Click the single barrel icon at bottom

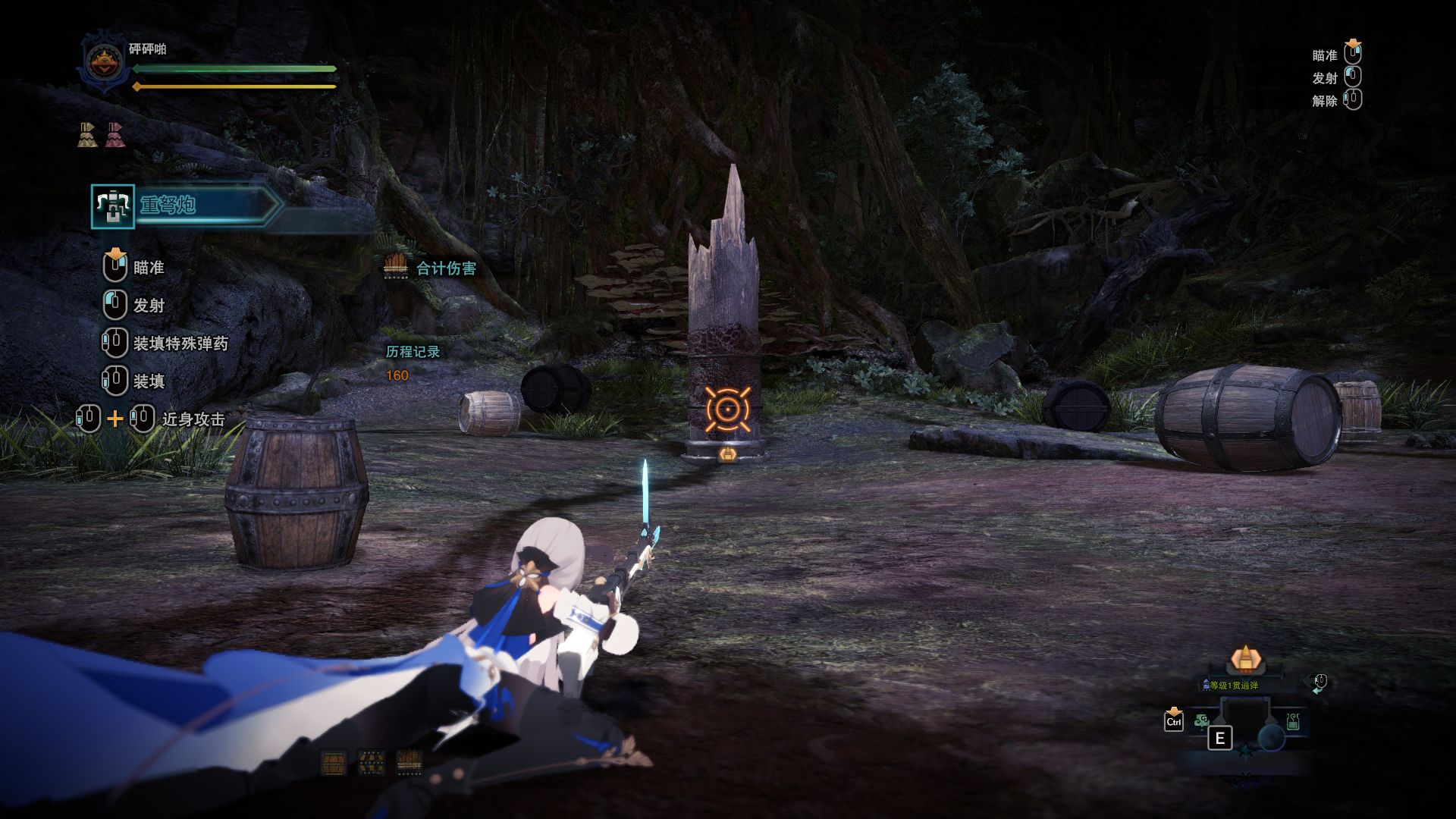point(334,761)
